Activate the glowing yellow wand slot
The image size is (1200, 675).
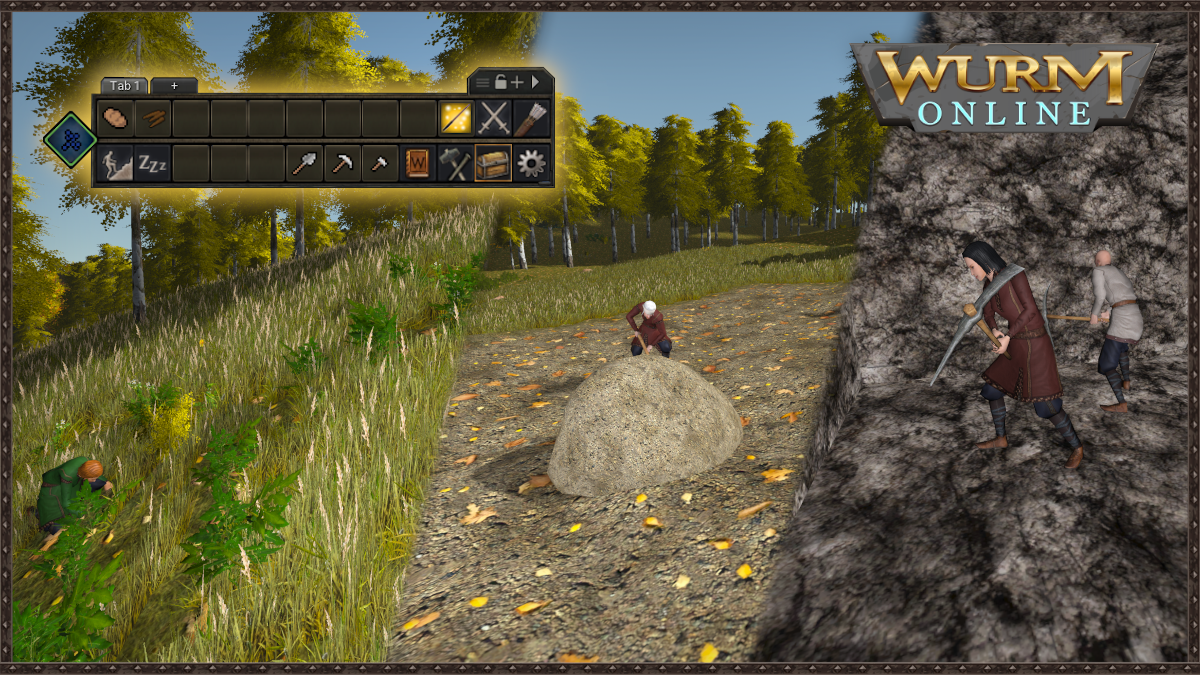456,118
